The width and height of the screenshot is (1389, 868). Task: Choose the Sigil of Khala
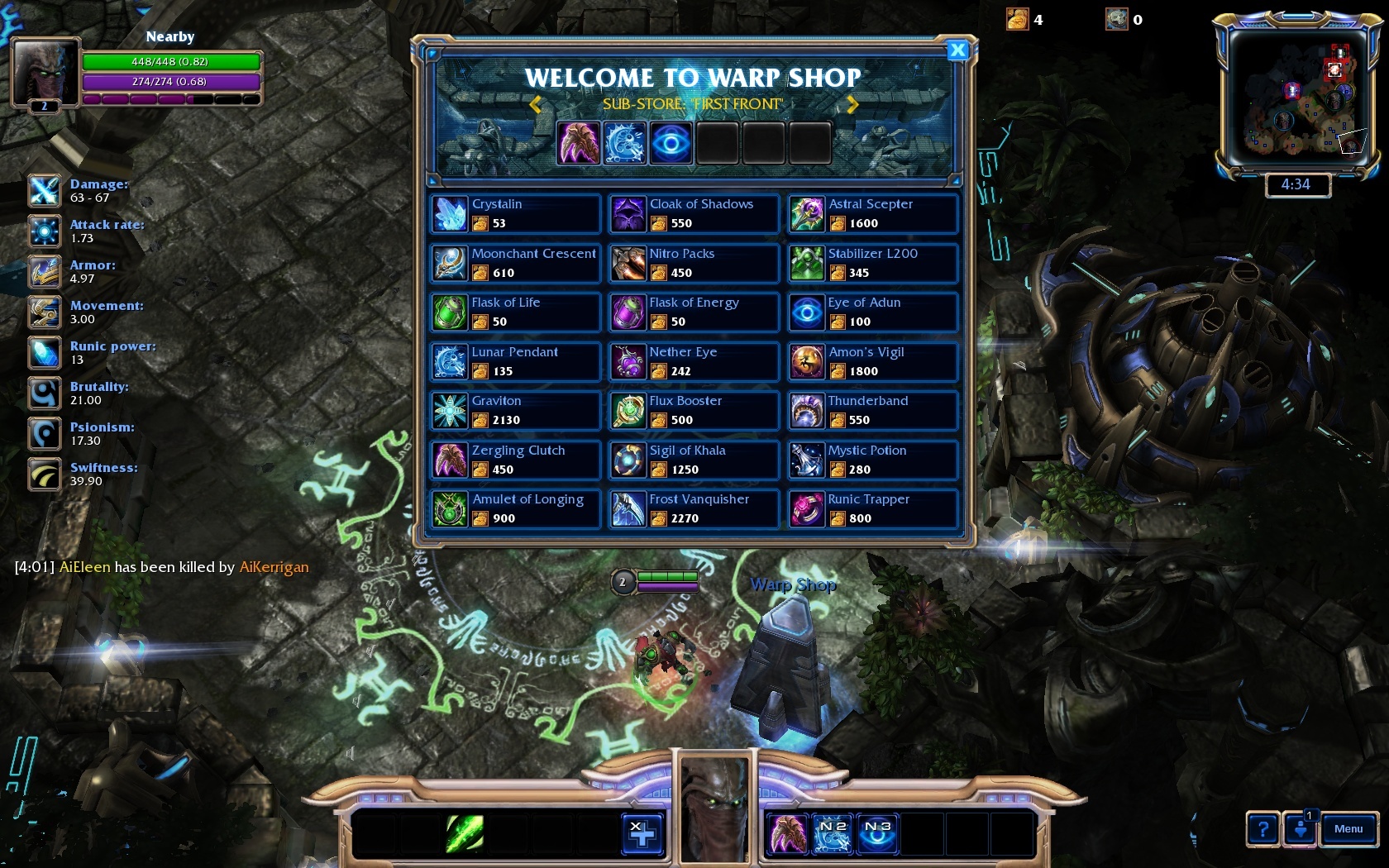point(694,460)
